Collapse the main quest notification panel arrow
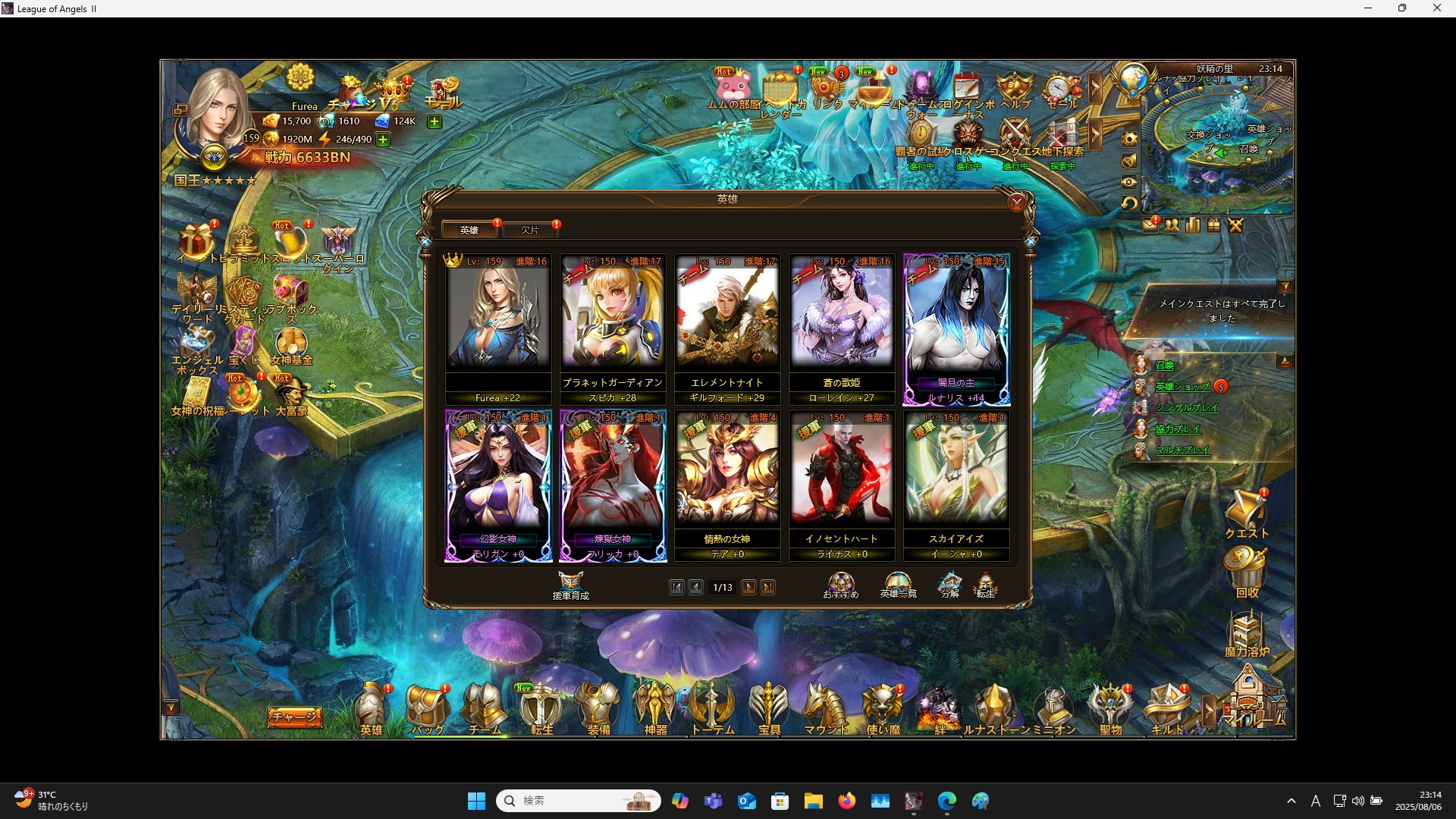This screenshot has height=819, width=1456. 1286,286
